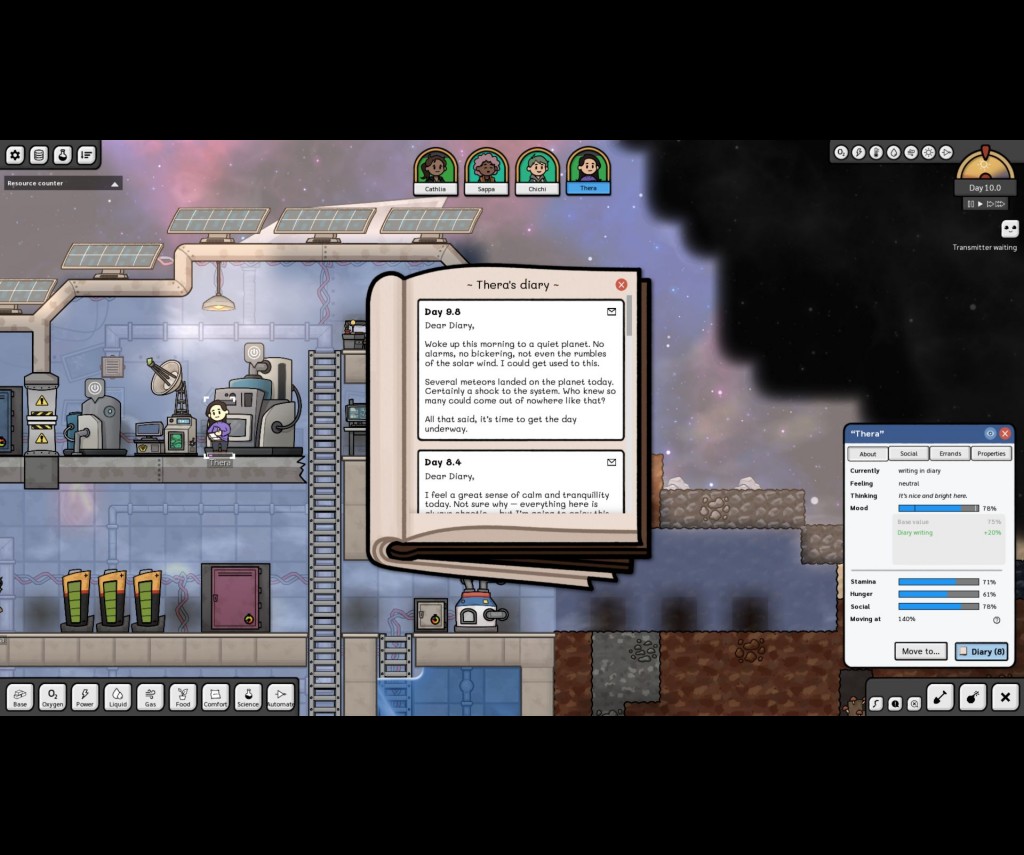Open the Oxygen build category
Image resolution: width=1024 pixels, height=855 pixels.
[x=53, y=697]
